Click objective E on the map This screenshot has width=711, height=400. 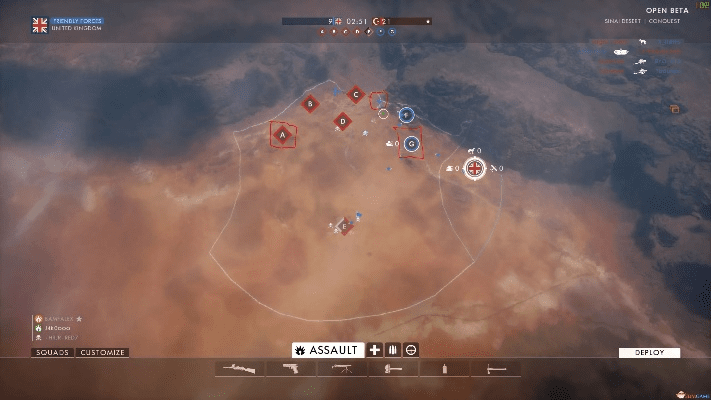point(344,227)
